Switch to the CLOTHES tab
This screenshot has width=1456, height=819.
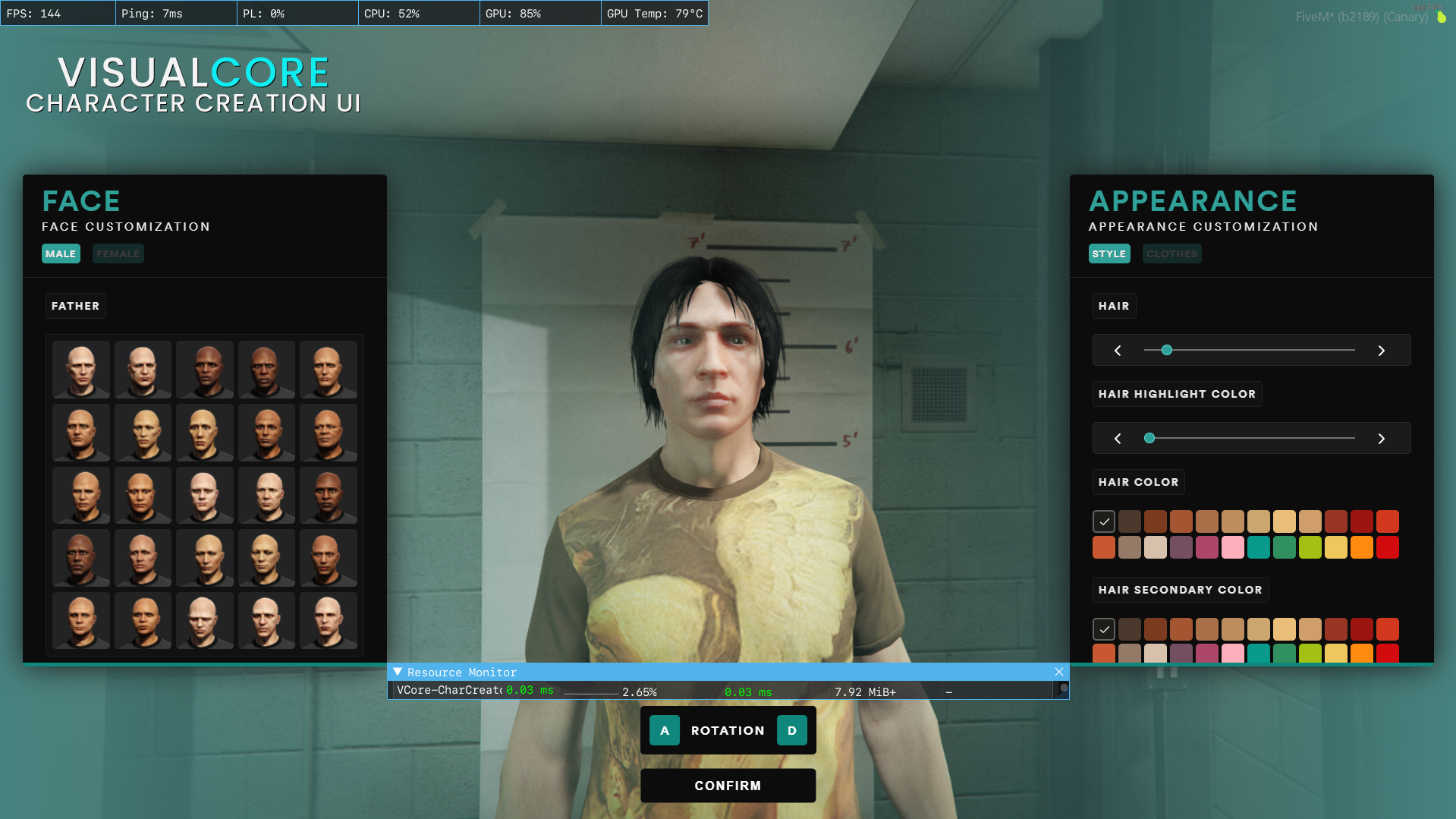pyautogui.click(x=1171, y=254)
